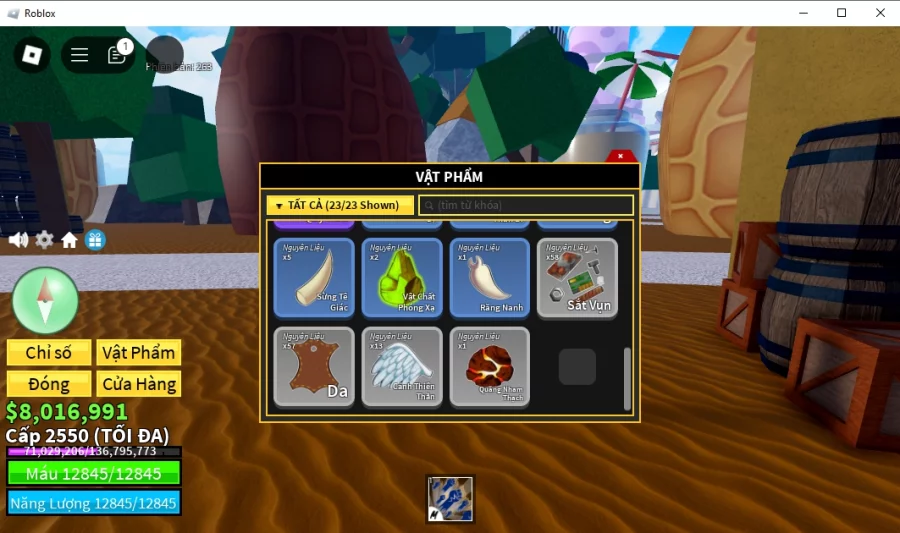
Task: Select the Vật Chất Phóng Xạ item
Action: (401, 277)
